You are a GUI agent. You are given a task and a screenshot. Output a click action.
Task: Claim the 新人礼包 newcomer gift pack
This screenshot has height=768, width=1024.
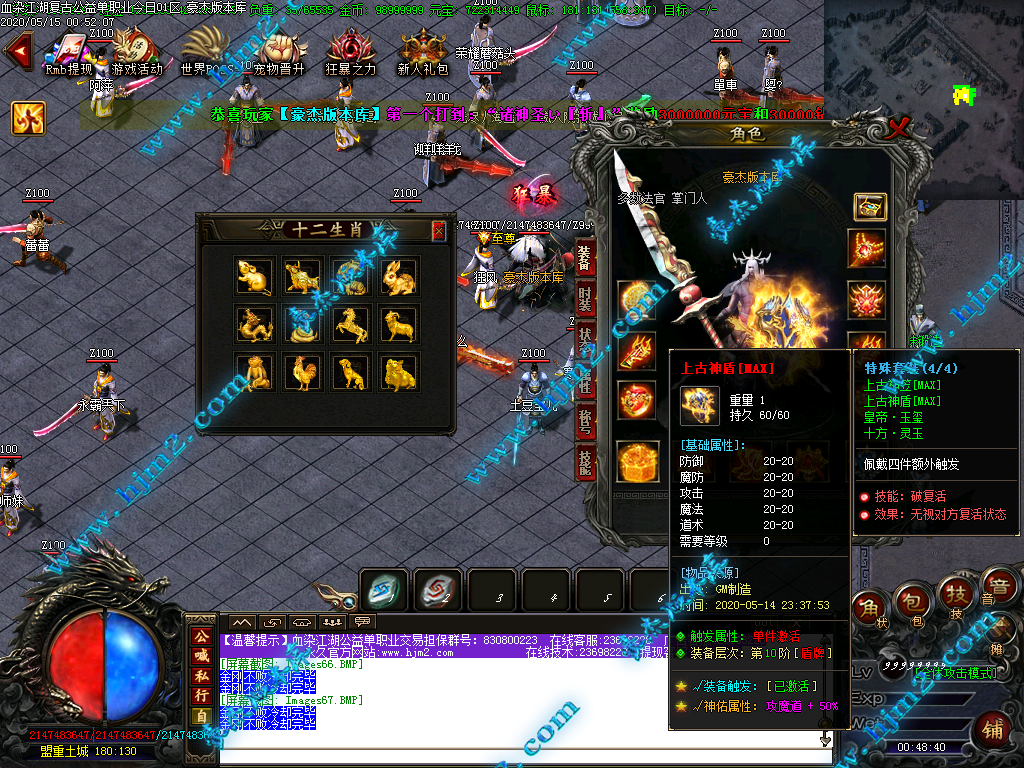pos(423,53)
